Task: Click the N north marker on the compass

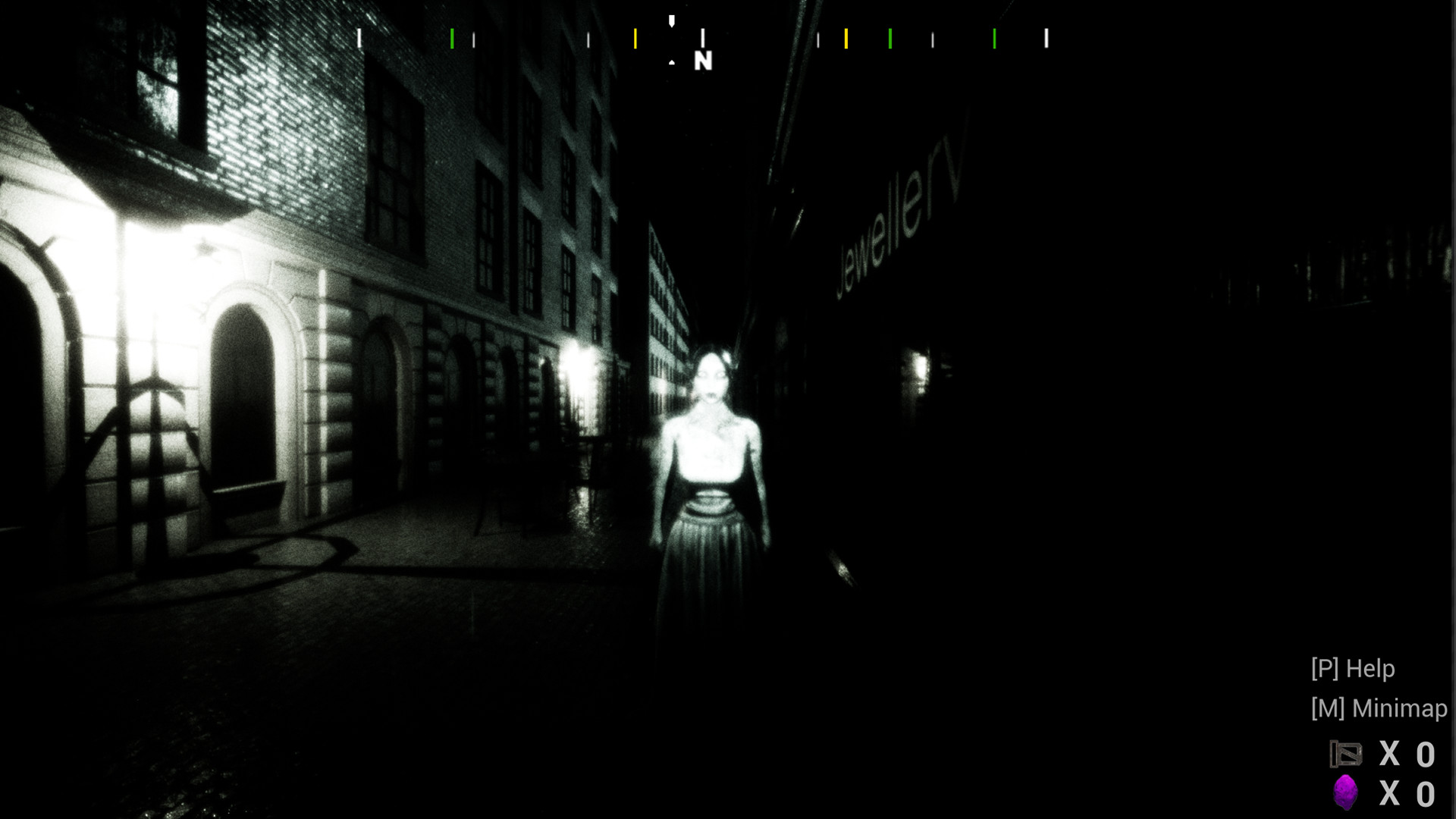Action: (x=704, y=61)
